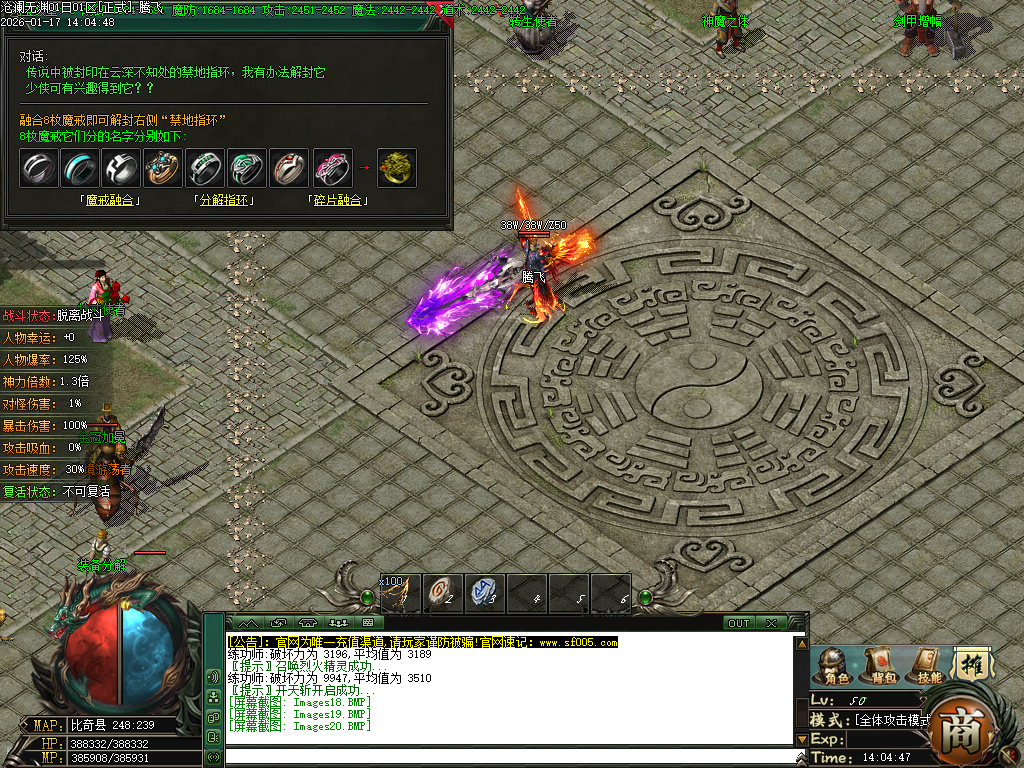1024x768 pixels.
Task: Close the chat panel with X button
Action: click(771, 623)
